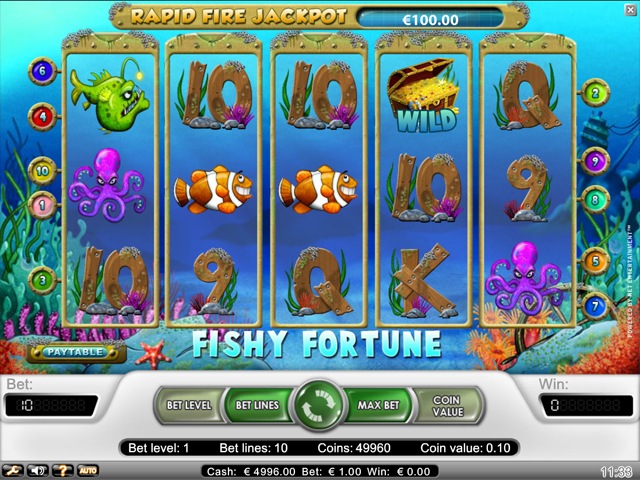Select bet line 7 bubble
The image size is (640, 480).
pyautogui.click(x=596, y=303)
